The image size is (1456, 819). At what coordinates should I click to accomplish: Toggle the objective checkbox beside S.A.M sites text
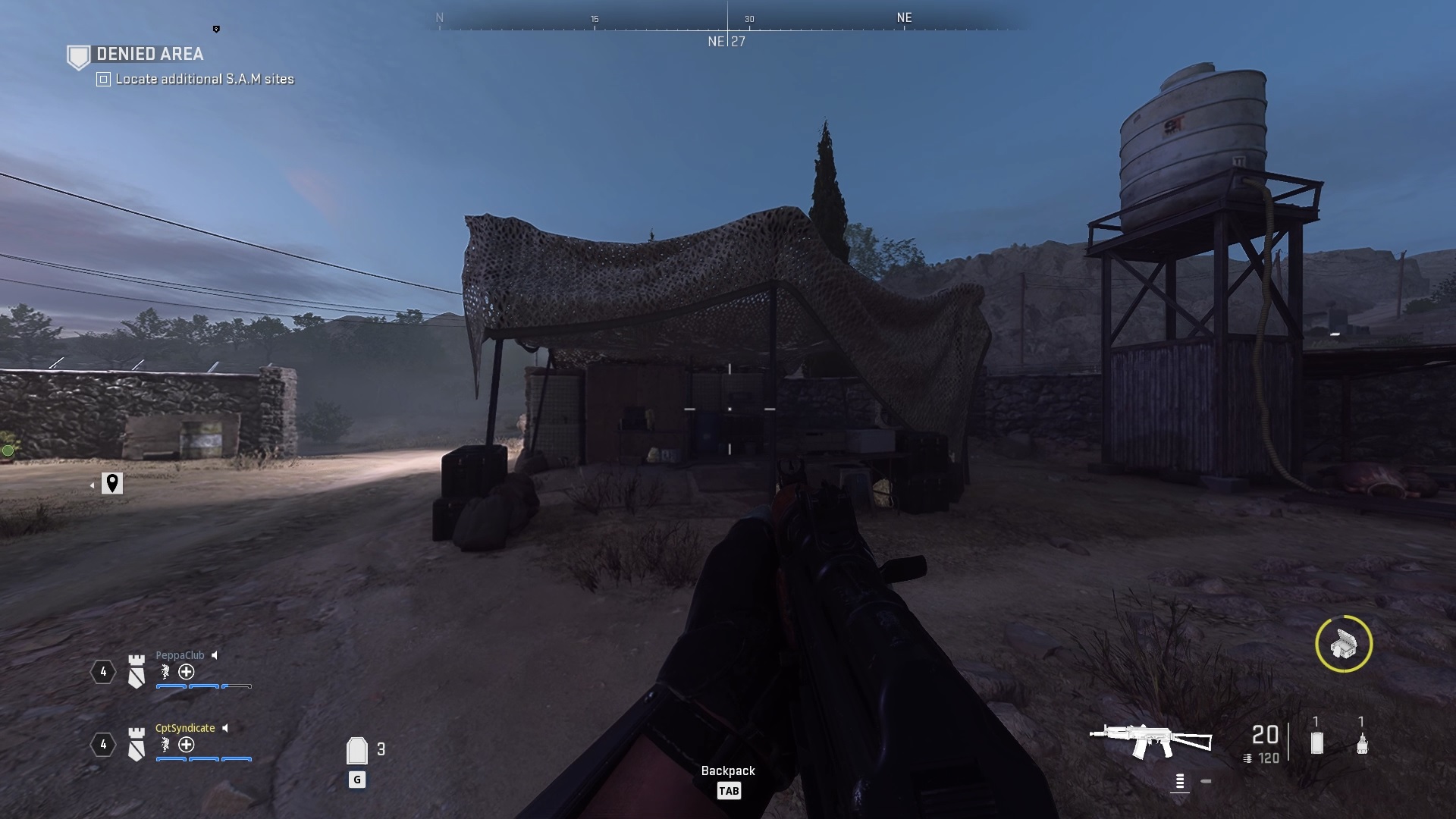(104, 80)
